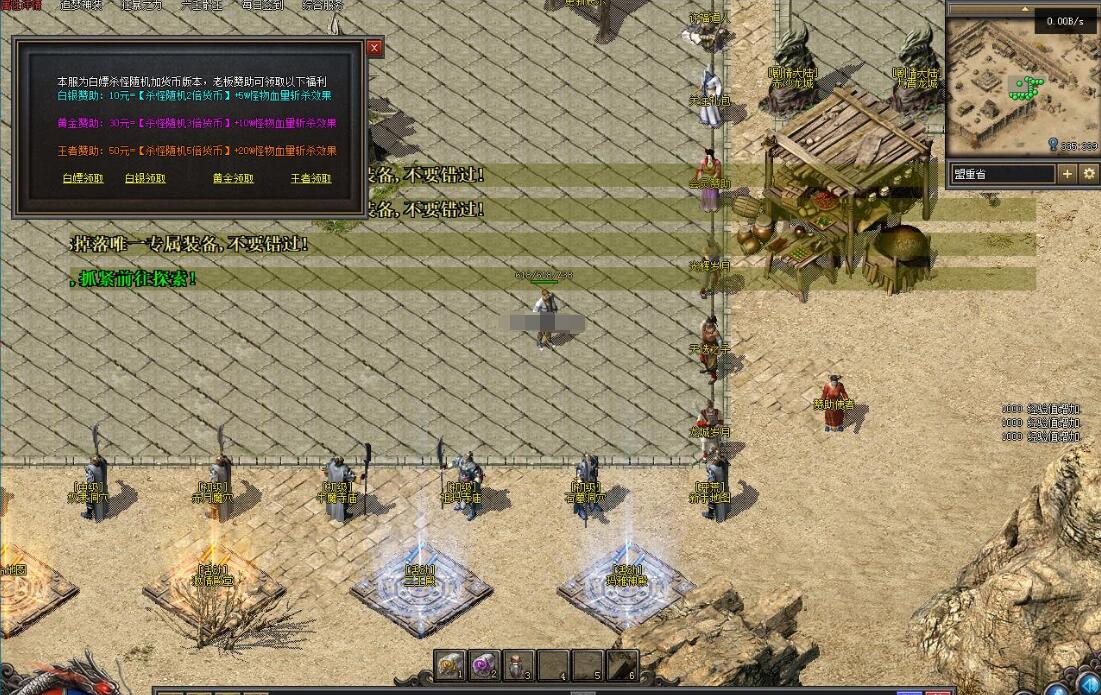Open the 综合服务 services menu
This screenshot has height=695, width=1101.
coord(321,5)
